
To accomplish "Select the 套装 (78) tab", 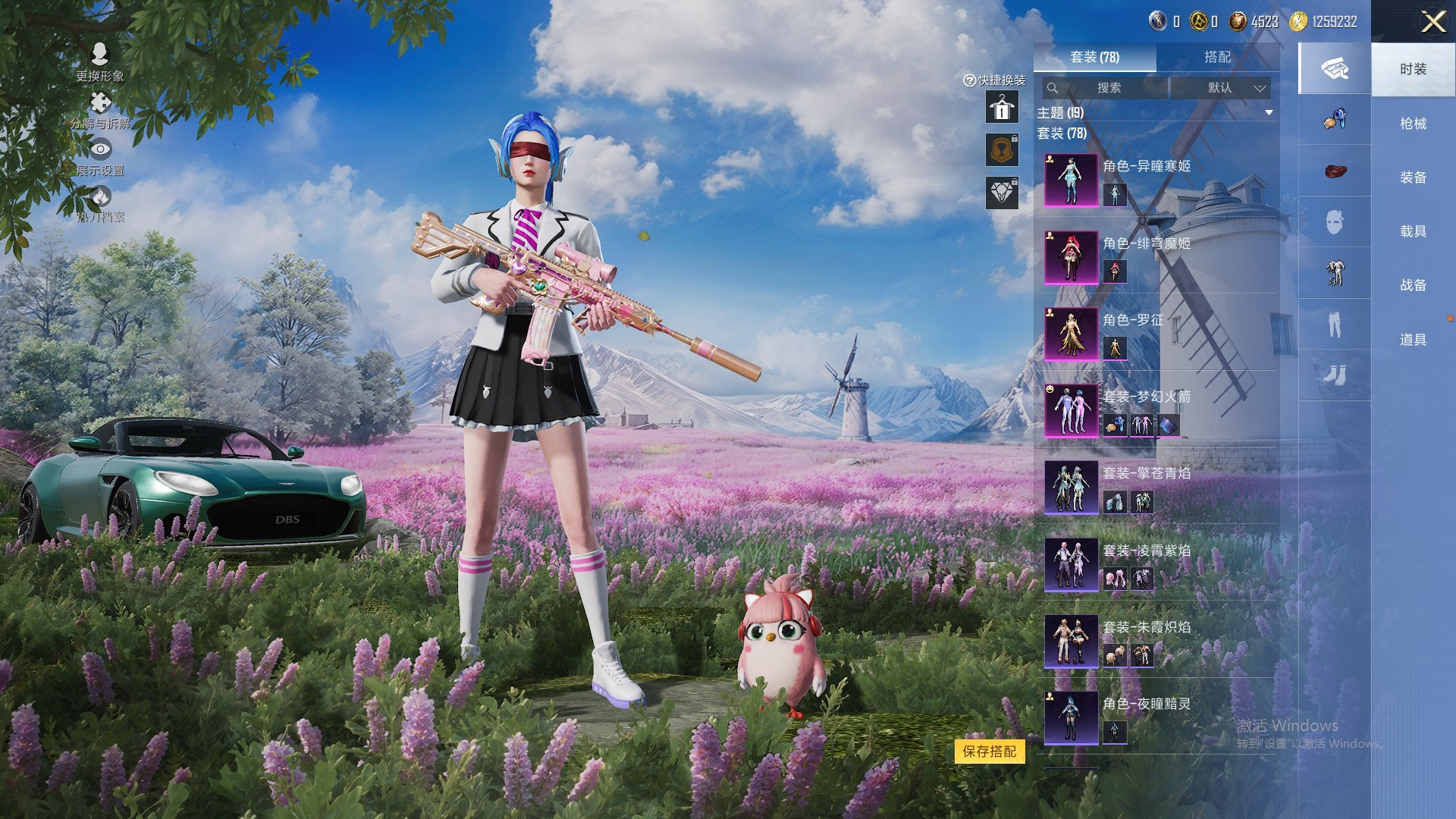I will [1094, 57].
